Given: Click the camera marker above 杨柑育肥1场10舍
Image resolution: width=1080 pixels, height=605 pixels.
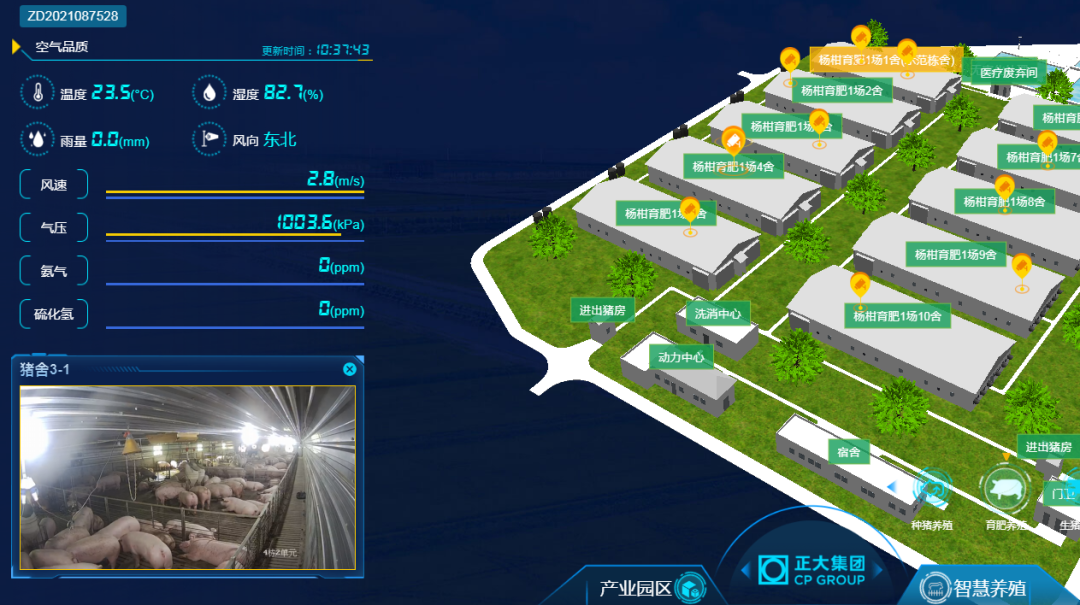Looking at the screenshot, I should point(859,286).
